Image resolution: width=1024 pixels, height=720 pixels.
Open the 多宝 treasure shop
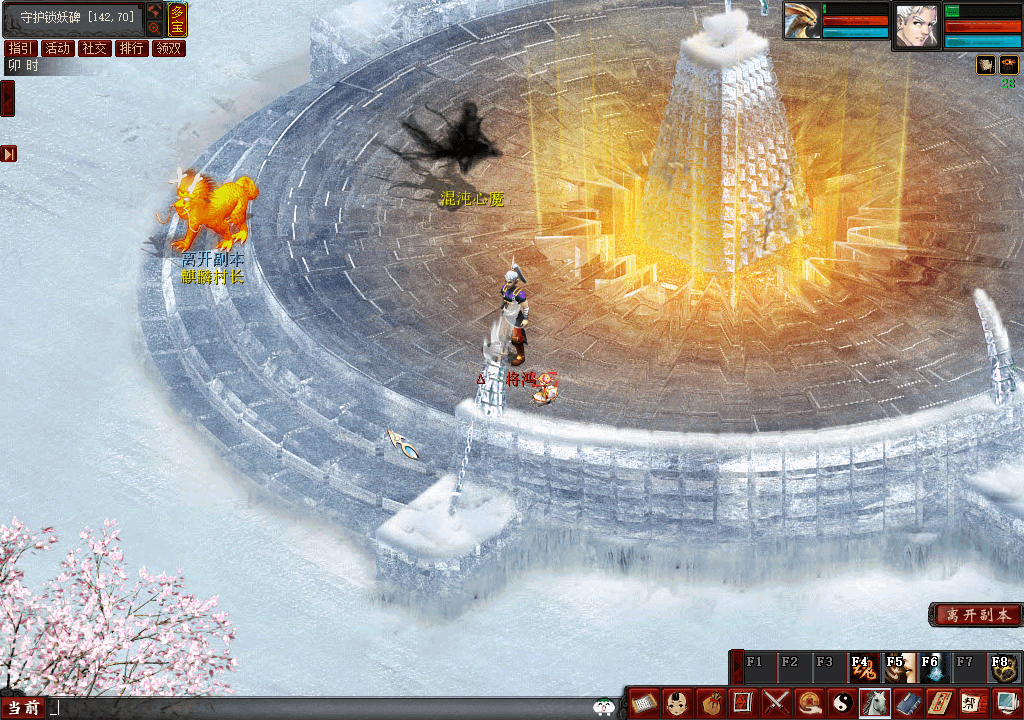177,19
